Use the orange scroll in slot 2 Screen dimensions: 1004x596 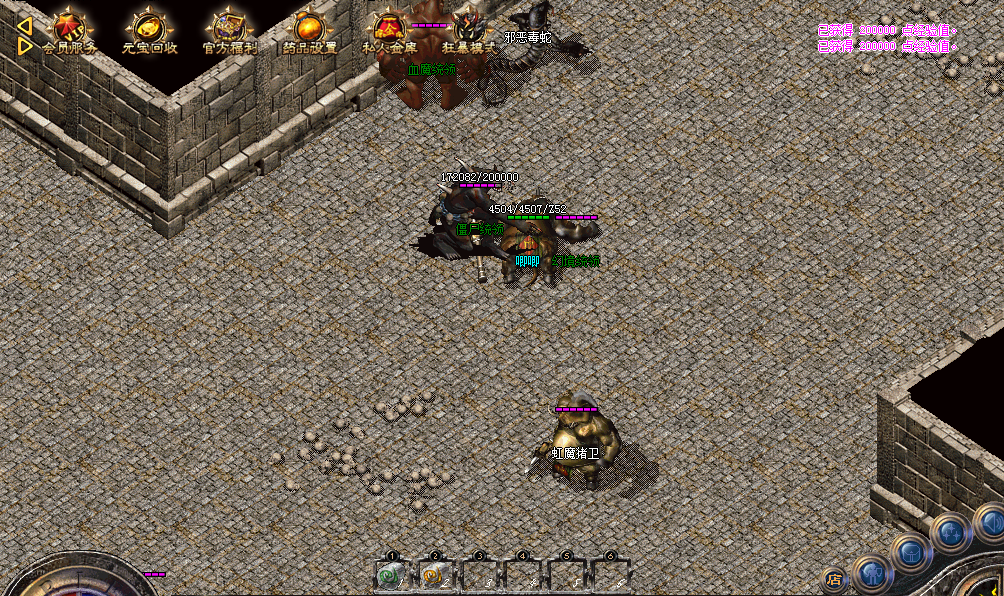click(435, 576)
